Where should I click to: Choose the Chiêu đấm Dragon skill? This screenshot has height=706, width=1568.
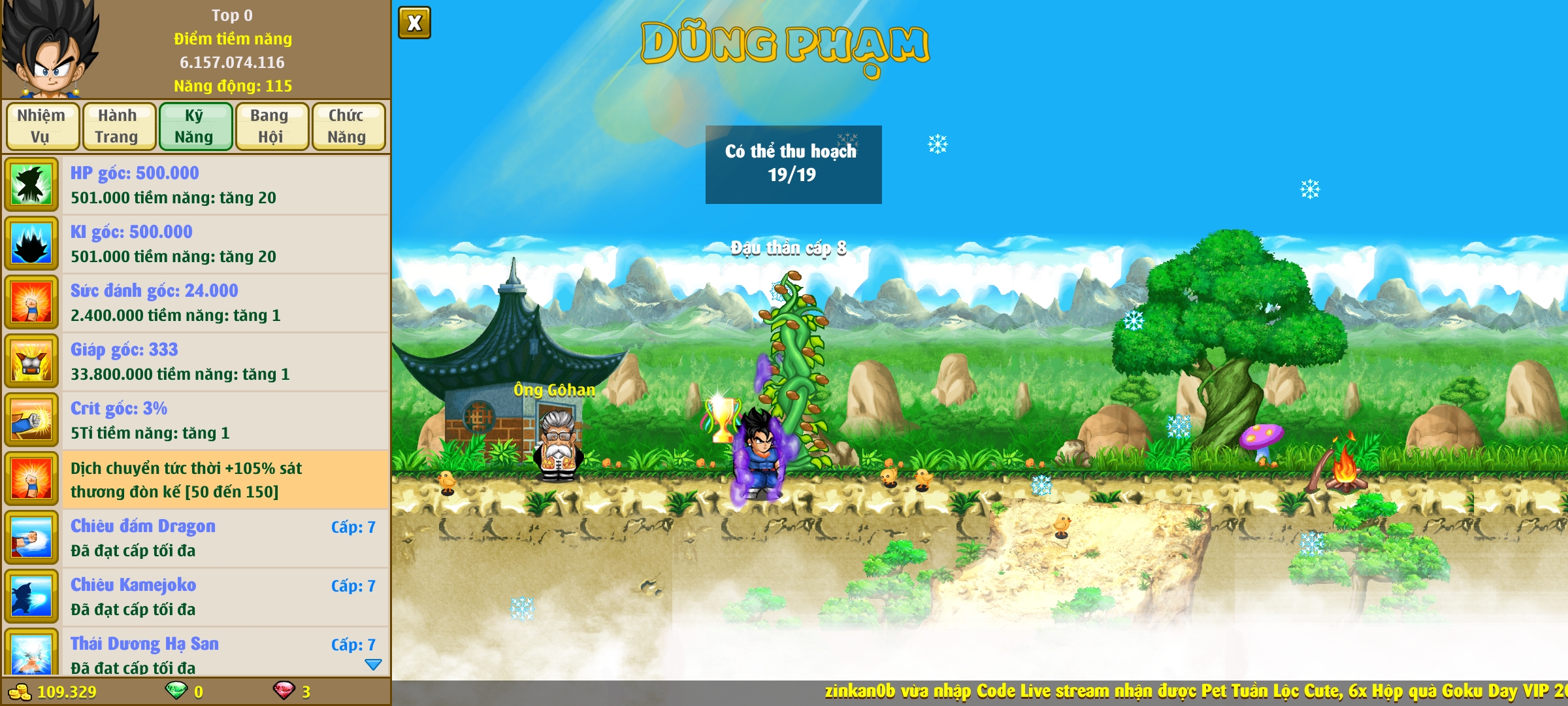(x=196, y=538)
